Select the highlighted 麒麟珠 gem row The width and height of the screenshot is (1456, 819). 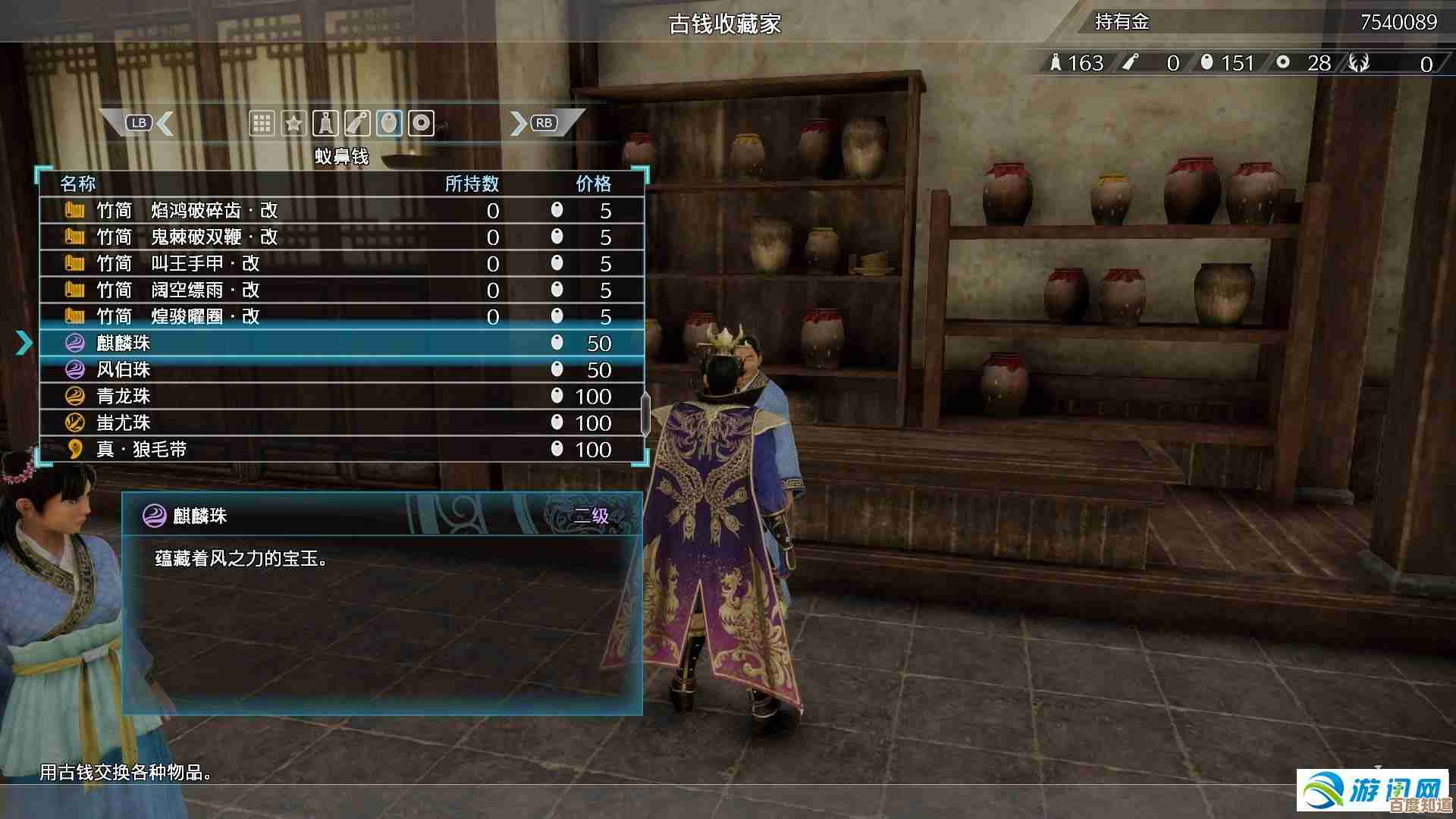[341, 343]
